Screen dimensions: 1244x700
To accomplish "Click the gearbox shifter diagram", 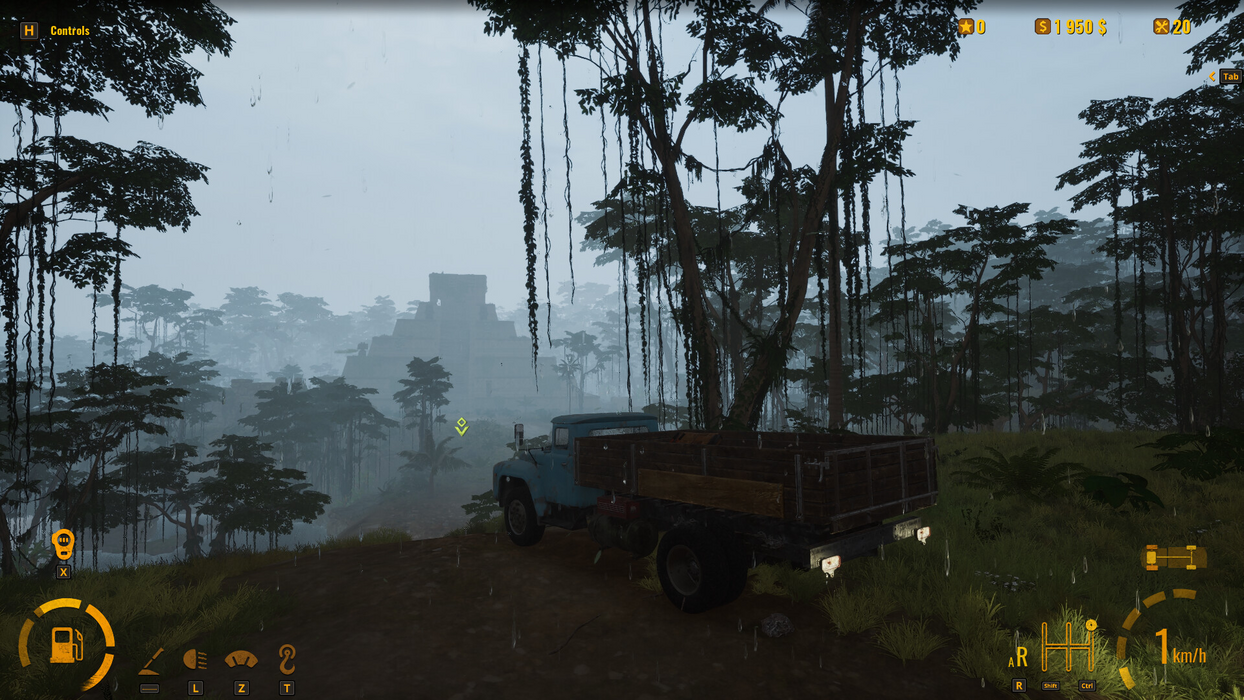I will (x=1067, y=648).
